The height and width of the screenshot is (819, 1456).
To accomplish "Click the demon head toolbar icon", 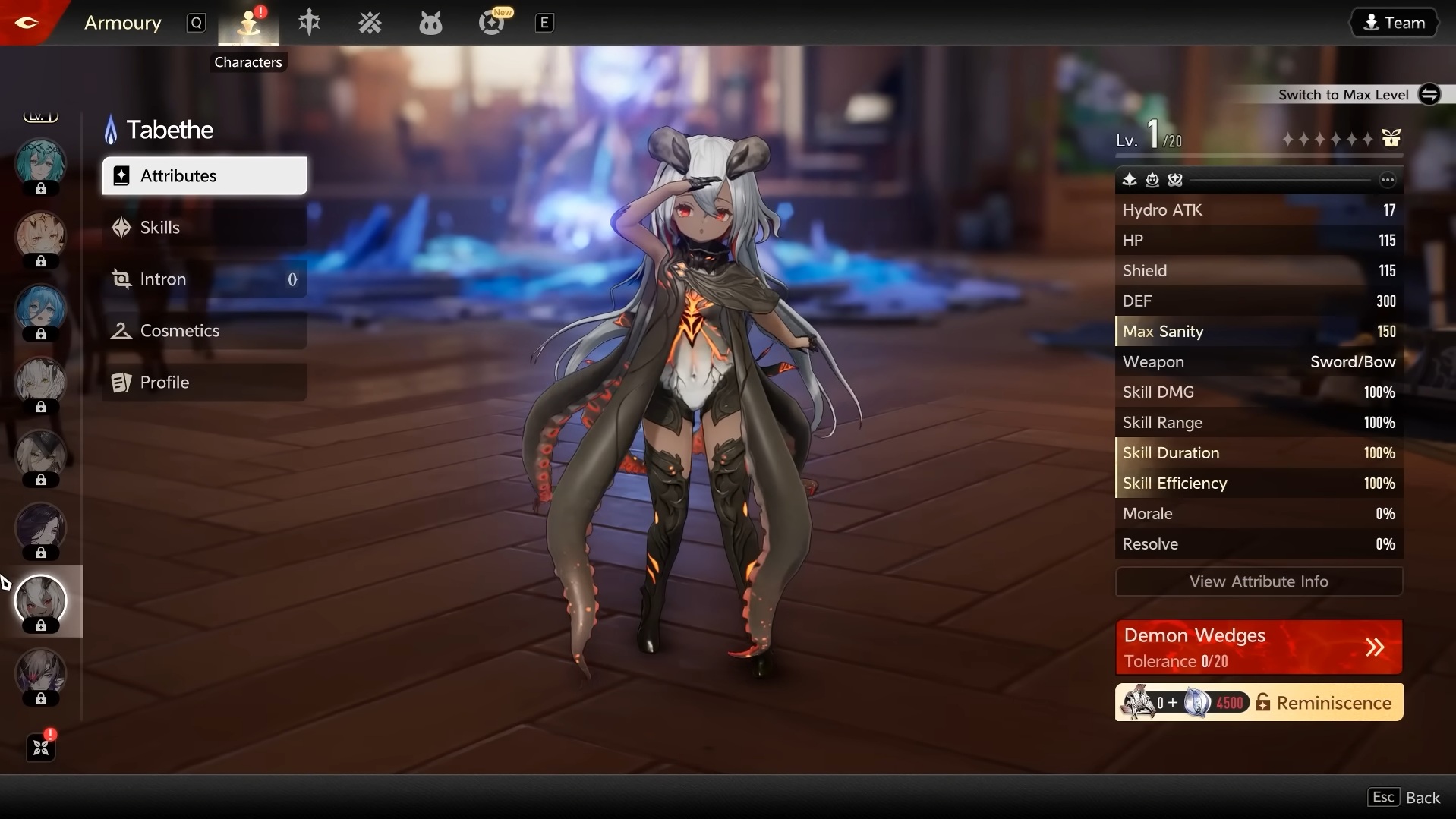I will tap(430, 23).
